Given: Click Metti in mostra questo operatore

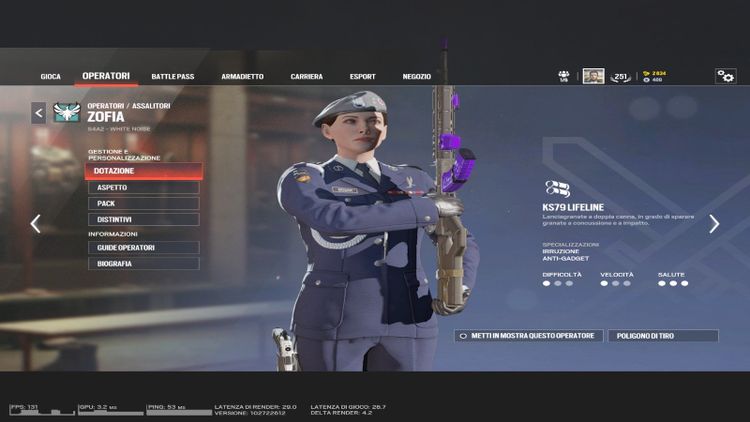Looking at the screenshot, I should [529, 336].
